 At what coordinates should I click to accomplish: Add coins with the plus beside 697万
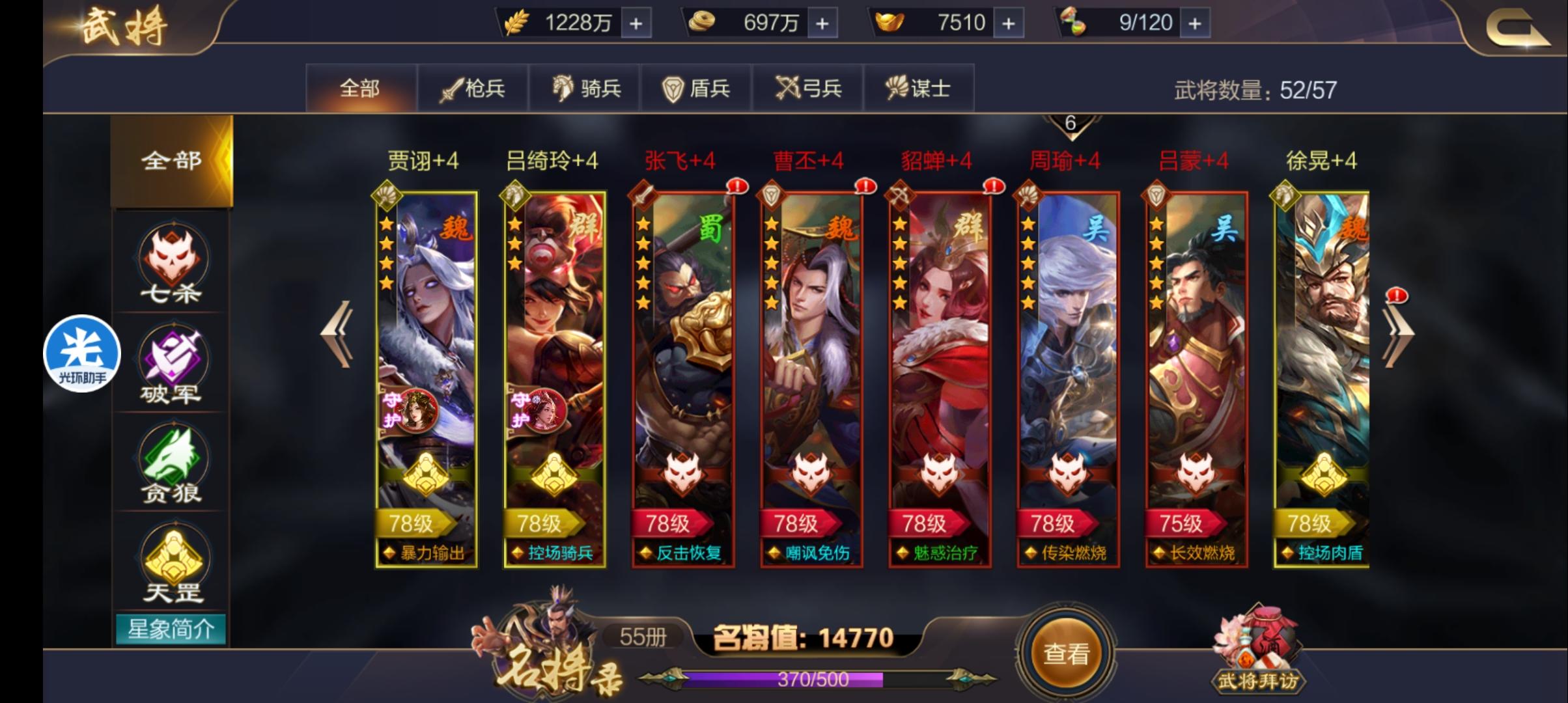pyautogui.click(x=820, y=21)
